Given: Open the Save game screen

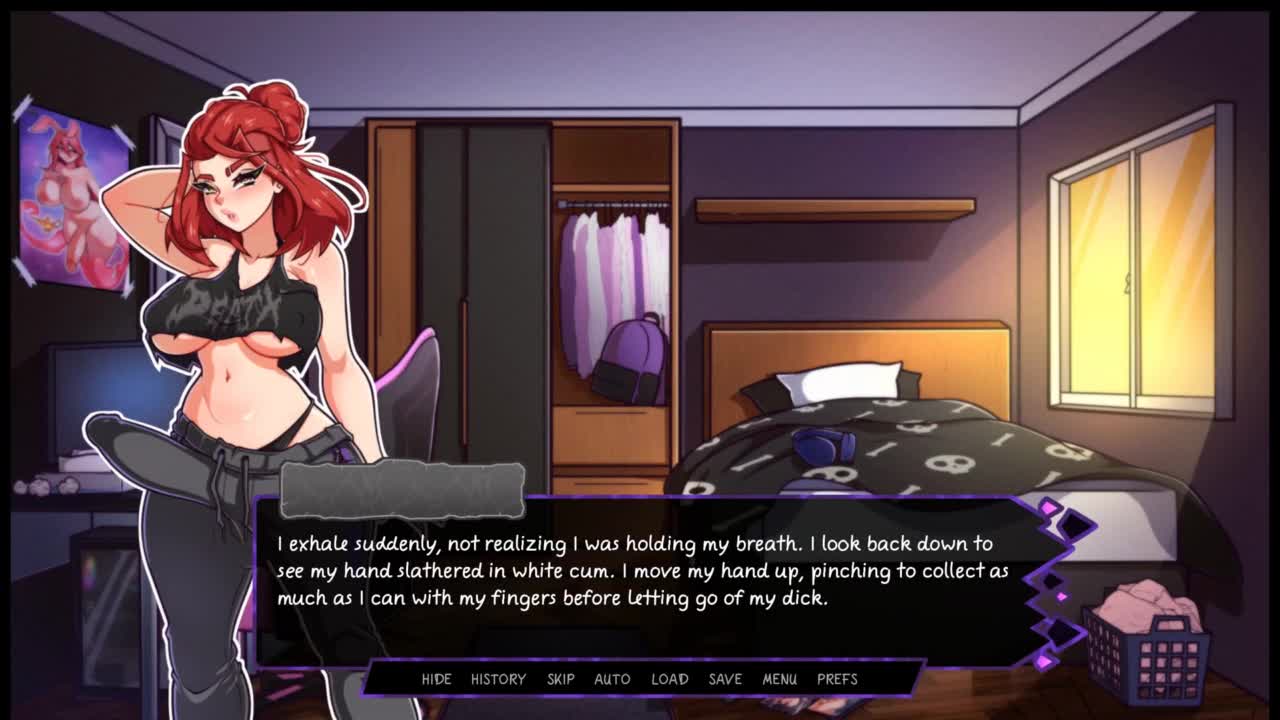Looking at the screenshot, I should [x=725, y=679].
